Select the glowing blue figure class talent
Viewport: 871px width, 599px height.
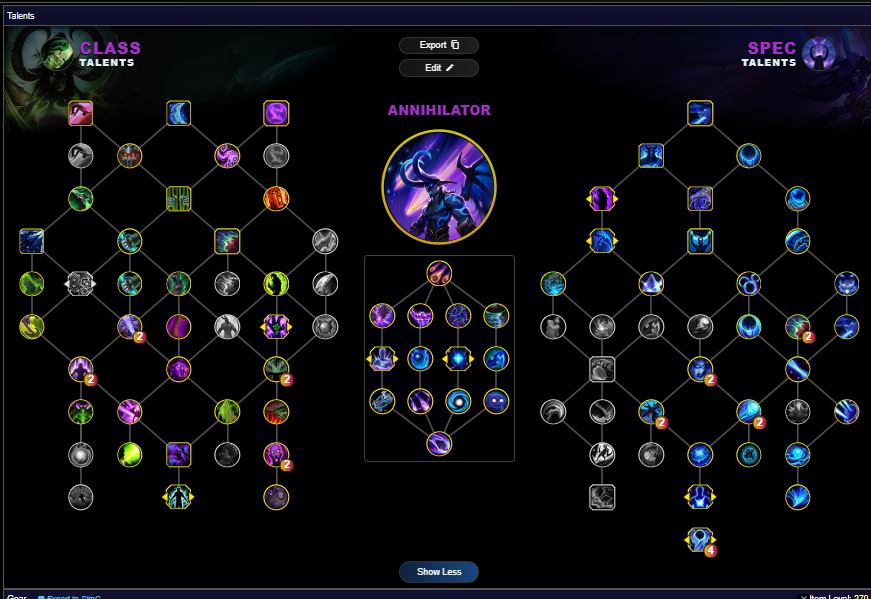[x=179, y=496]
